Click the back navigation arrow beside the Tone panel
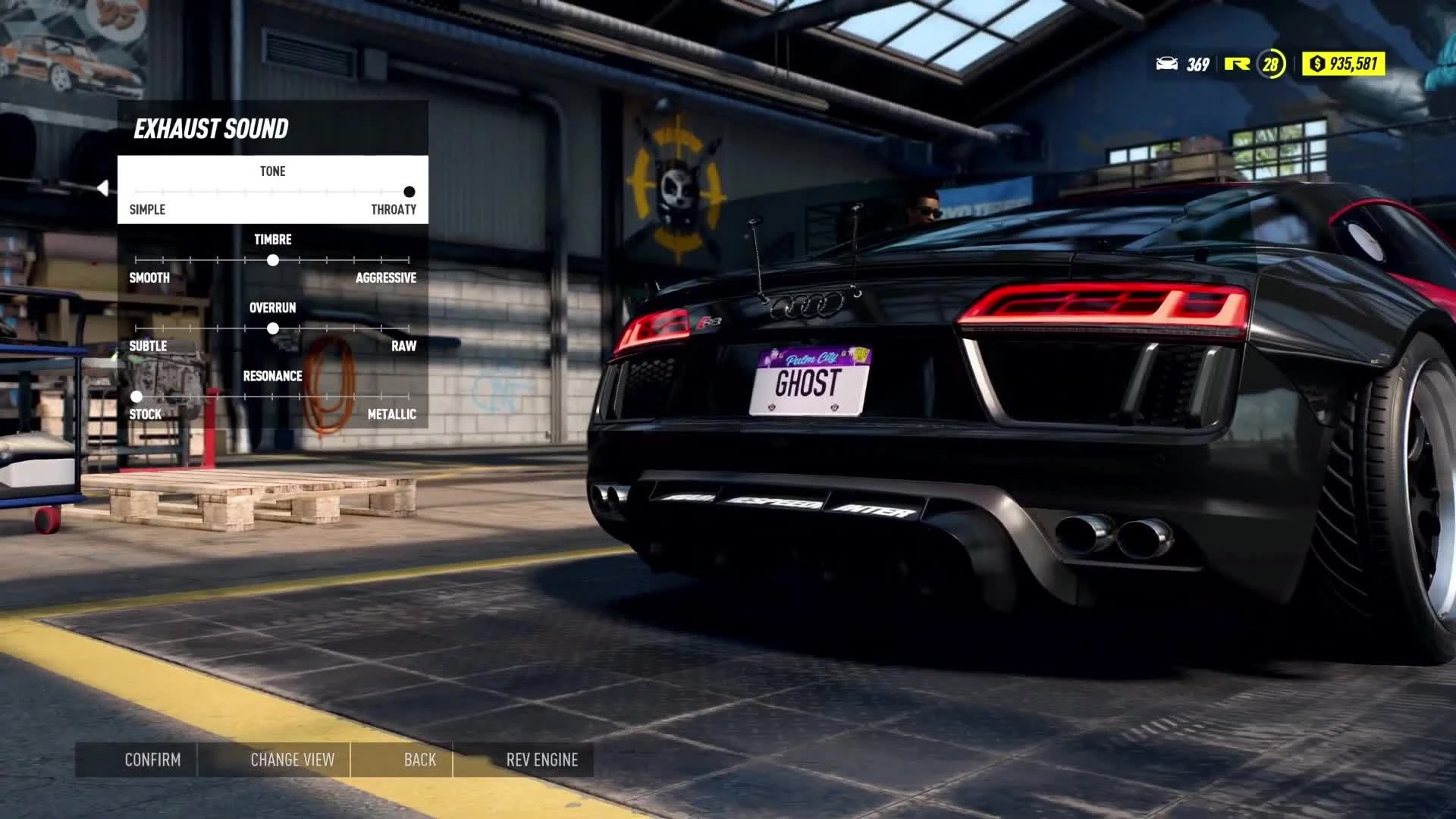The width and height of the screenshot is (1456, 819). [x=103, y=187]
